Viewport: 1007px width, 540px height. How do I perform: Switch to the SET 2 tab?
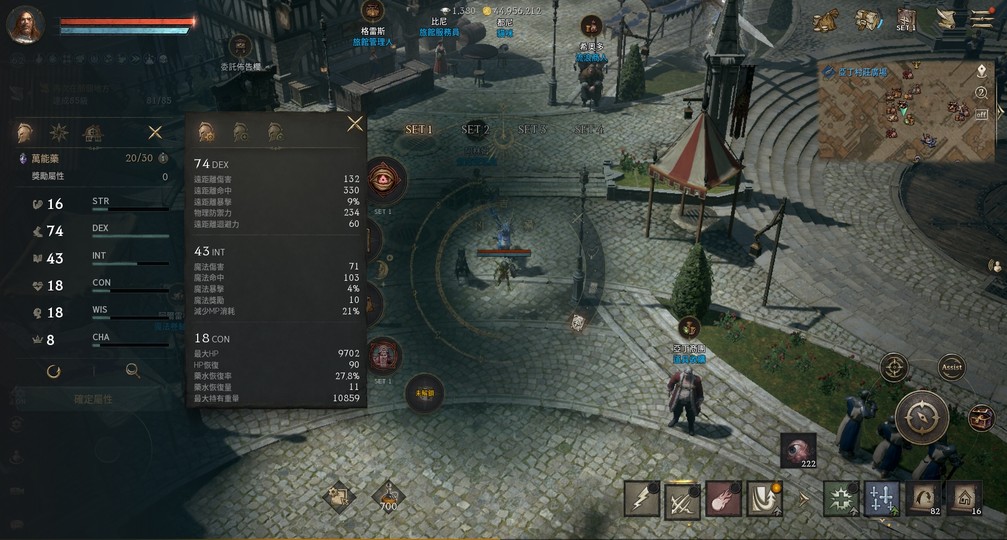click(475, 130)
